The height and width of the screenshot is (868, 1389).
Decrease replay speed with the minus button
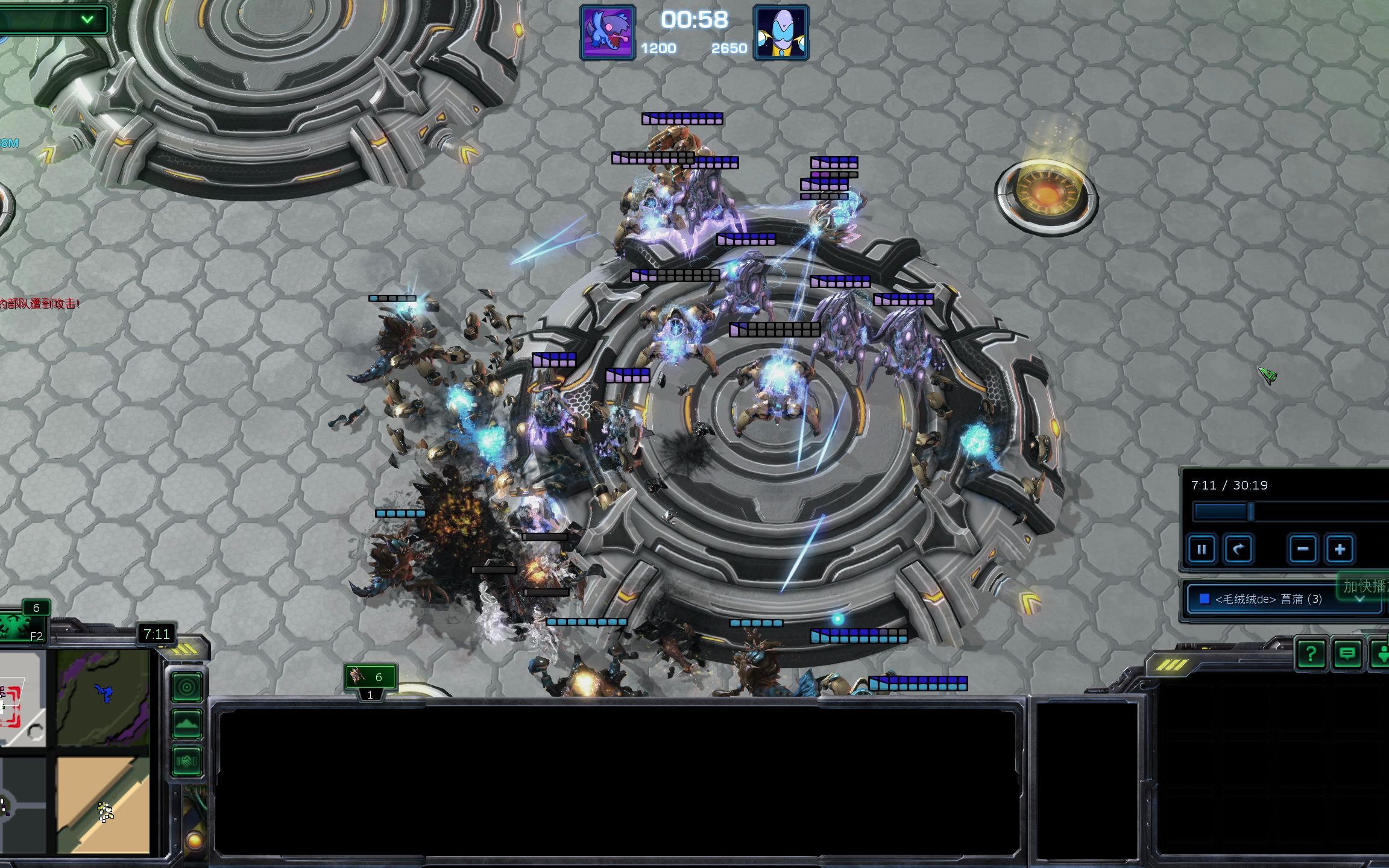(x=1302, y=550)
